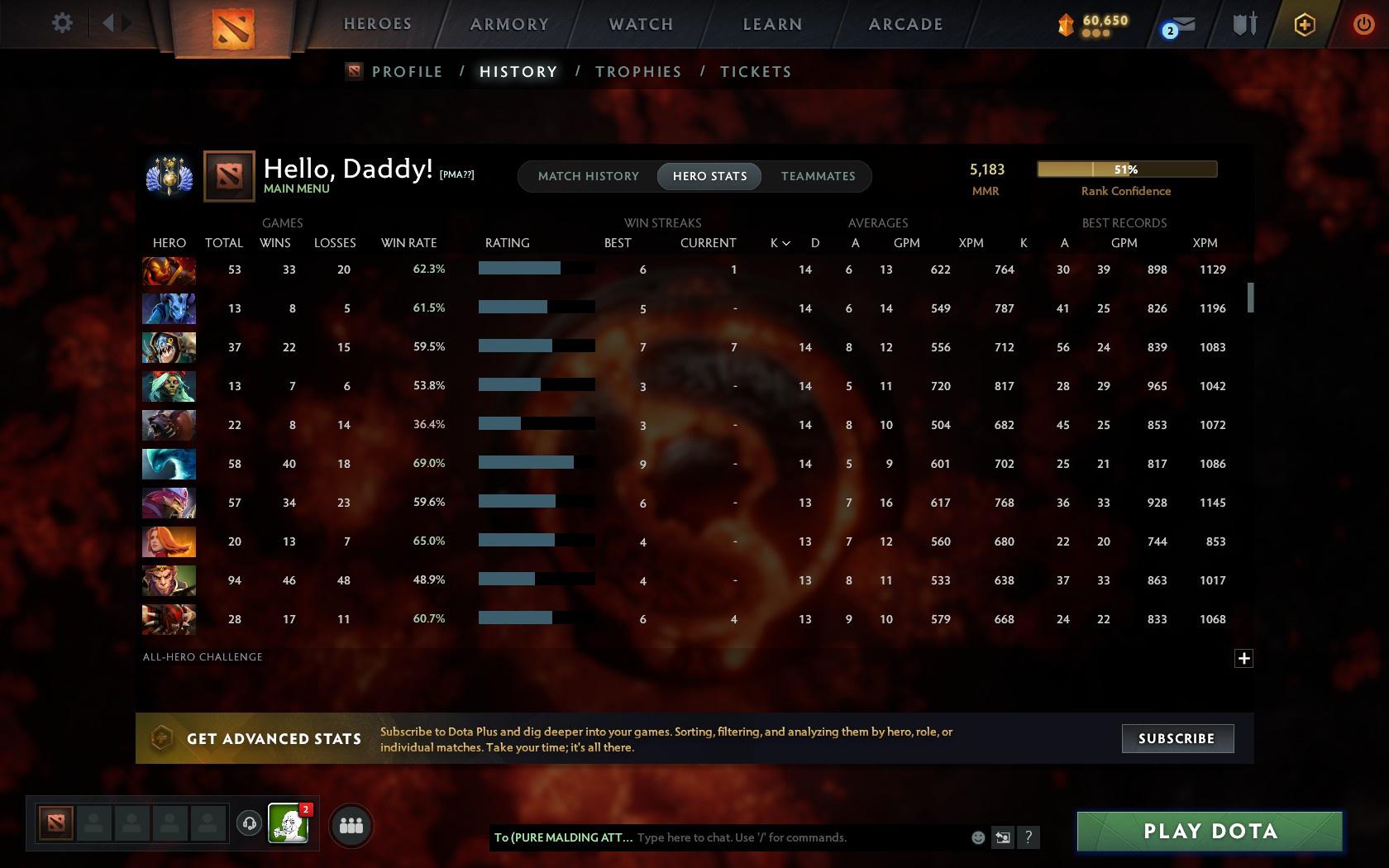Open the chat help question mark
The image size is (1389, 868).
pyautogui.click(x=1028, y=837)
